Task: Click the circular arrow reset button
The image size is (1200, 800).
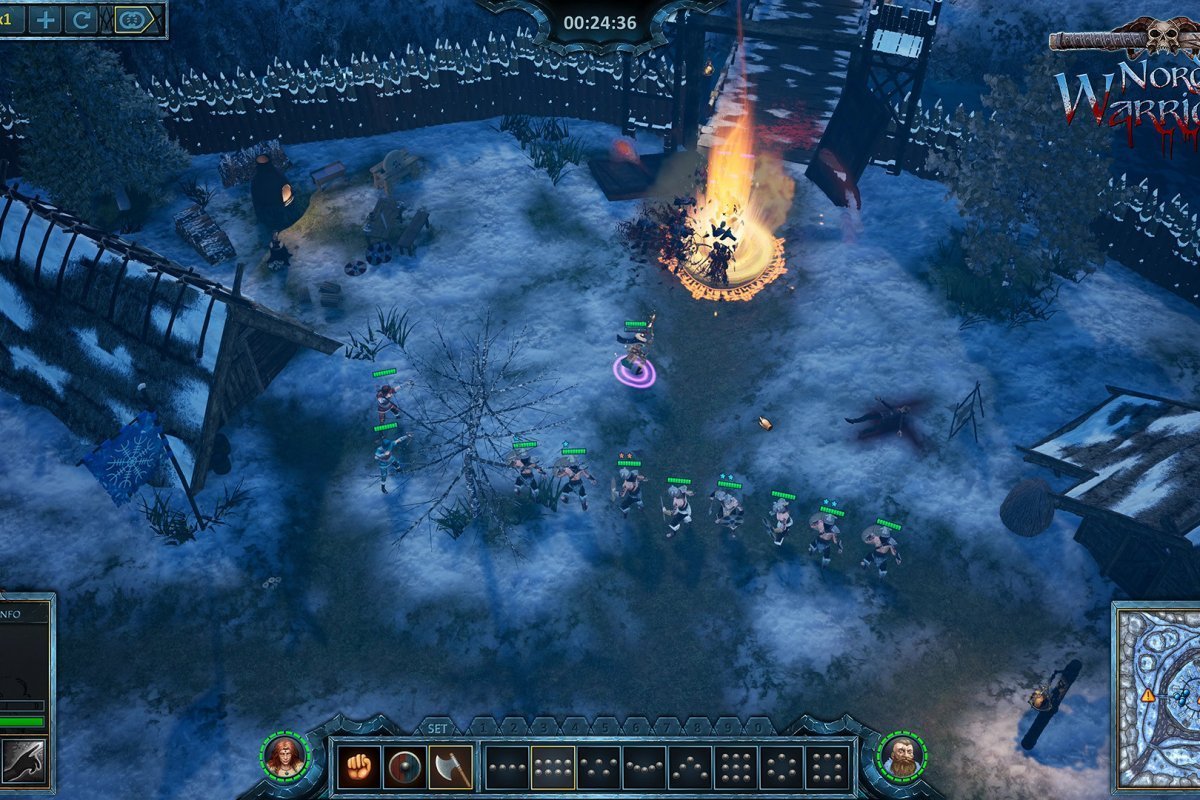Action: (x=80, y=19)
